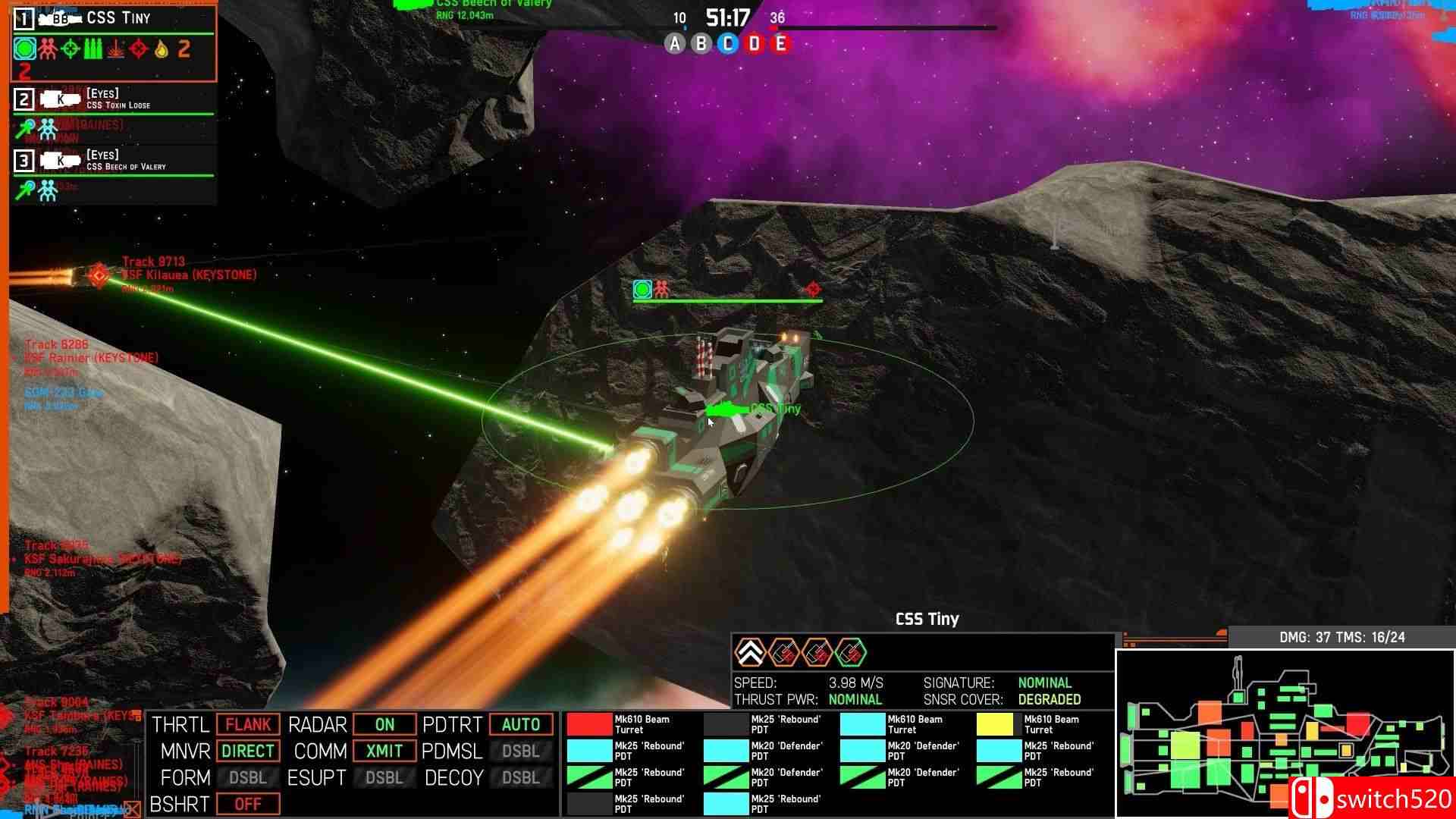Change the MNVR DIRECT maneuver mode
The height and width of the screenshot is (819, 1456).
pyautogui.click(x=248, y=751)
